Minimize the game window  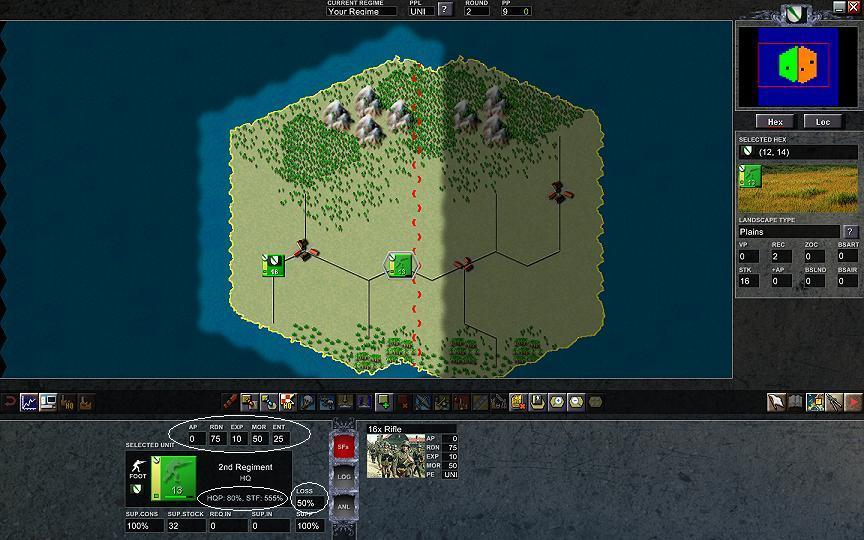pos(839,6)
